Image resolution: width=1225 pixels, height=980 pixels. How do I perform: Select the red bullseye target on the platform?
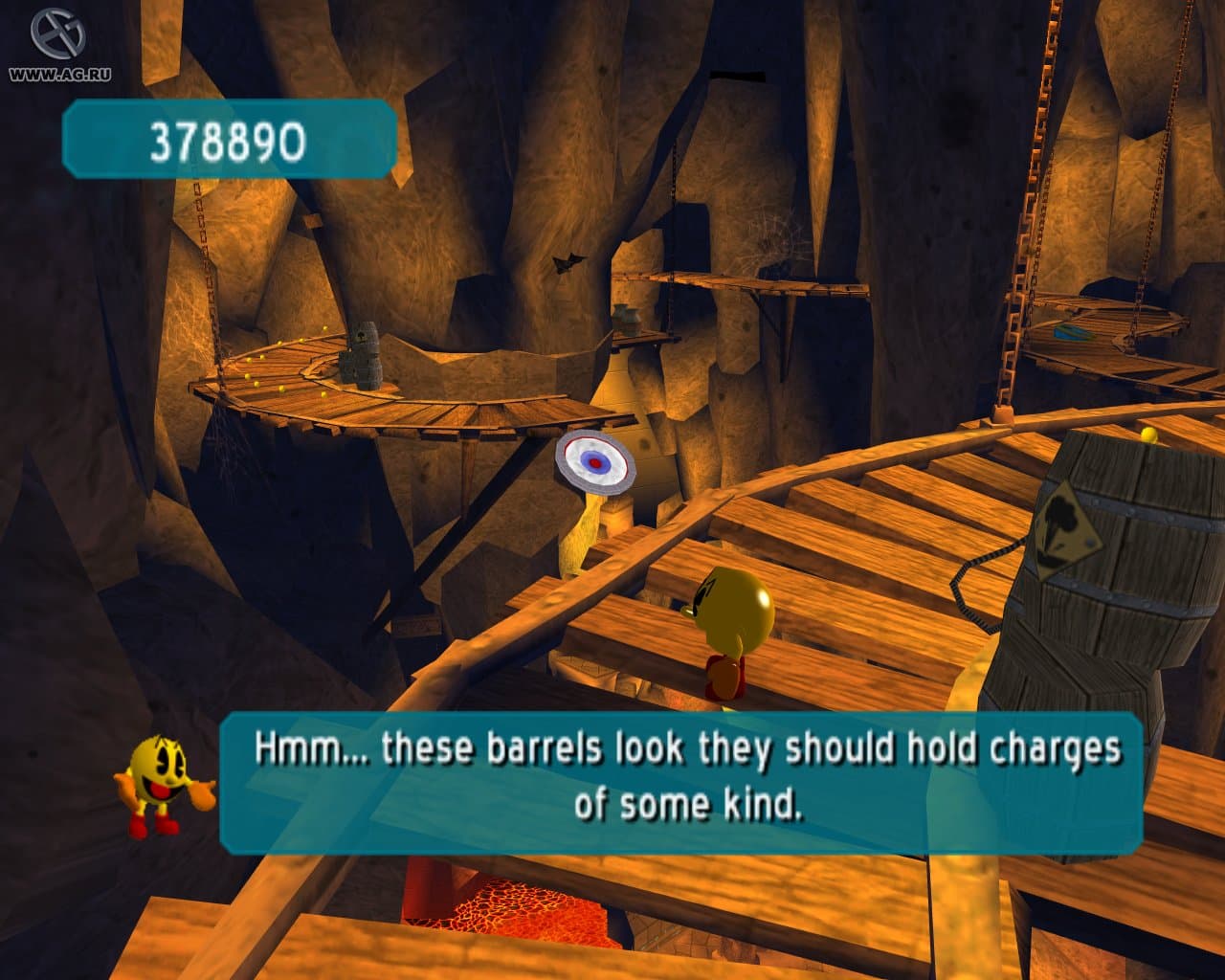[594, 462]
